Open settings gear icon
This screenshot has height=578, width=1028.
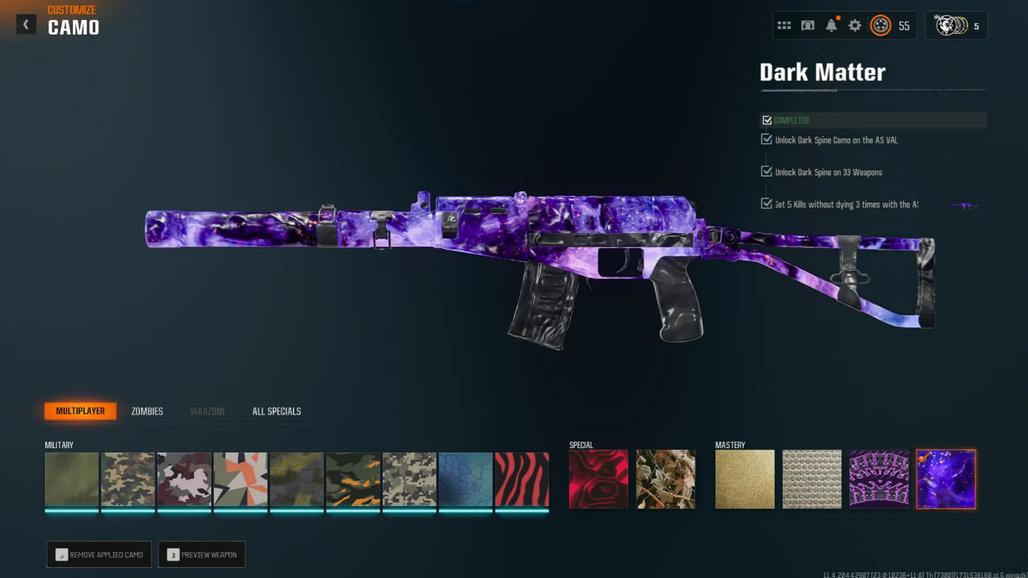[x=855, y=26]
